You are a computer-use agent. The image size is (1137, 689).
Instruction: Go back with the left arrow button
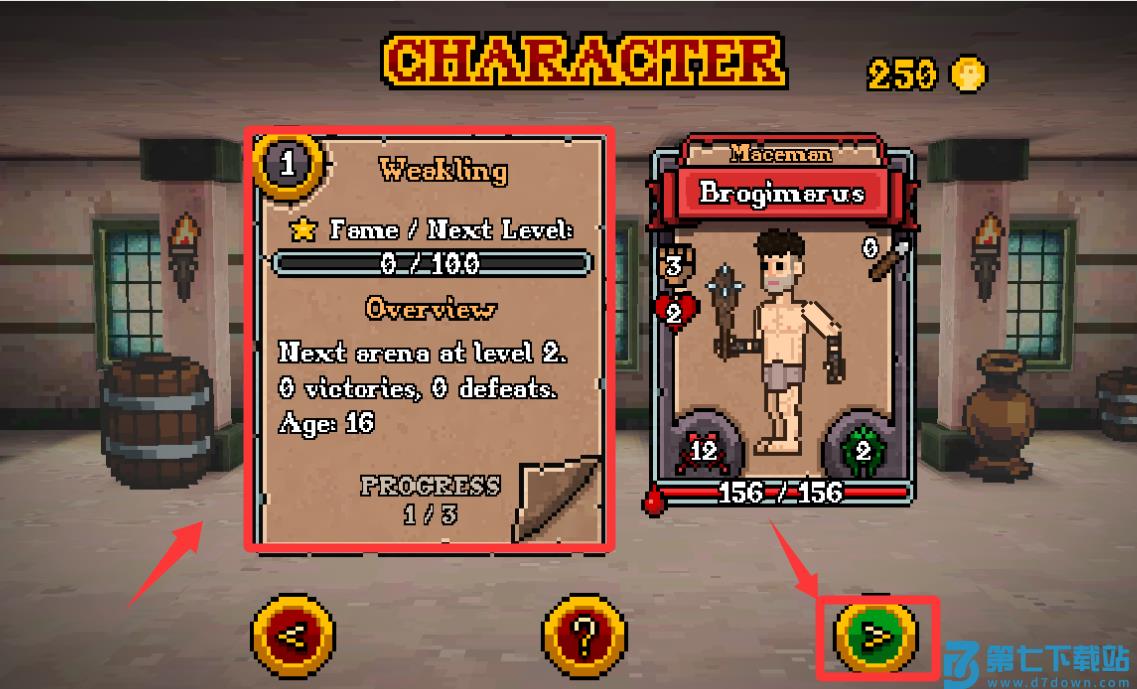point(292,634)
